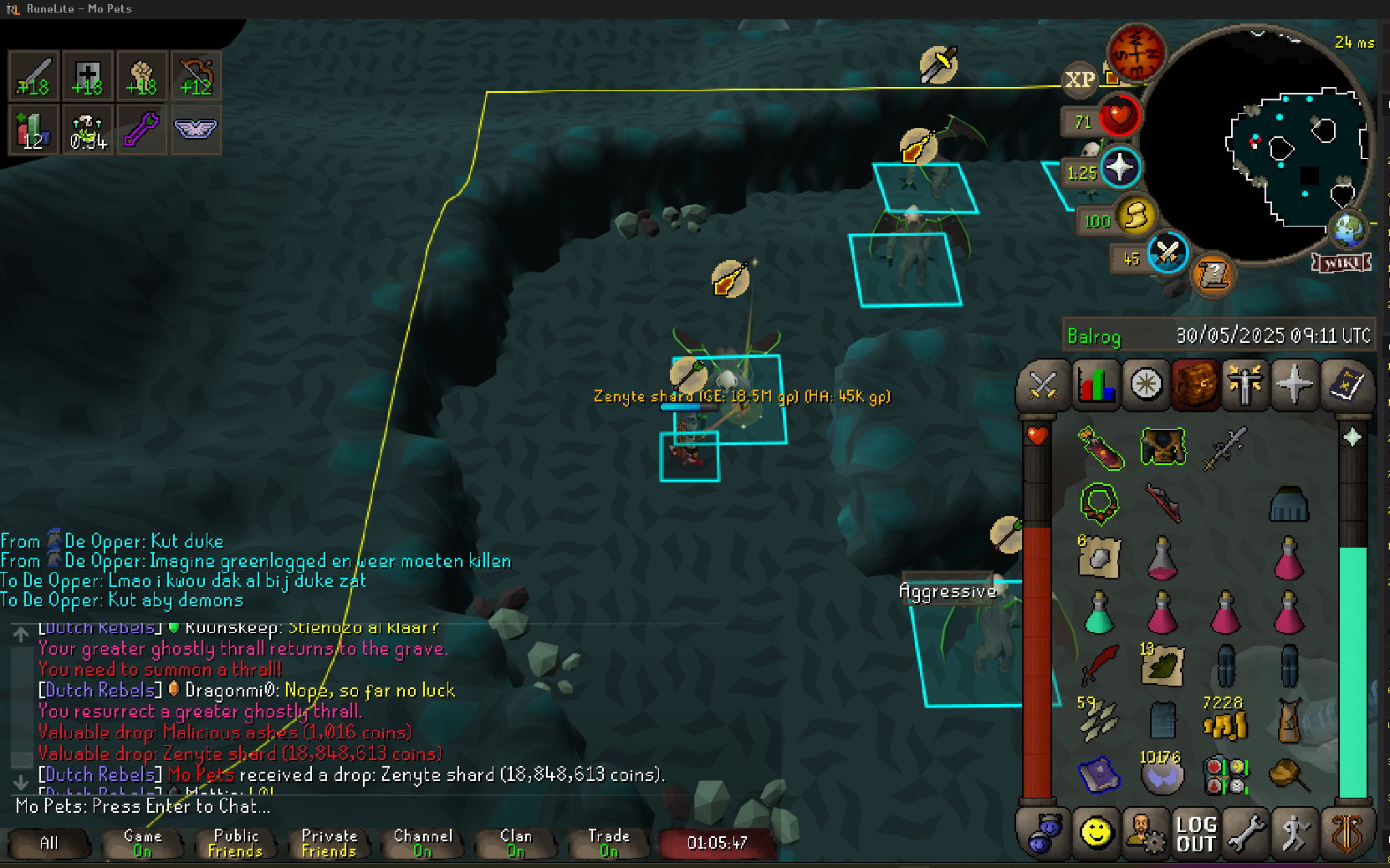Click the Wiki lookup button

[x=1341, y=263]
